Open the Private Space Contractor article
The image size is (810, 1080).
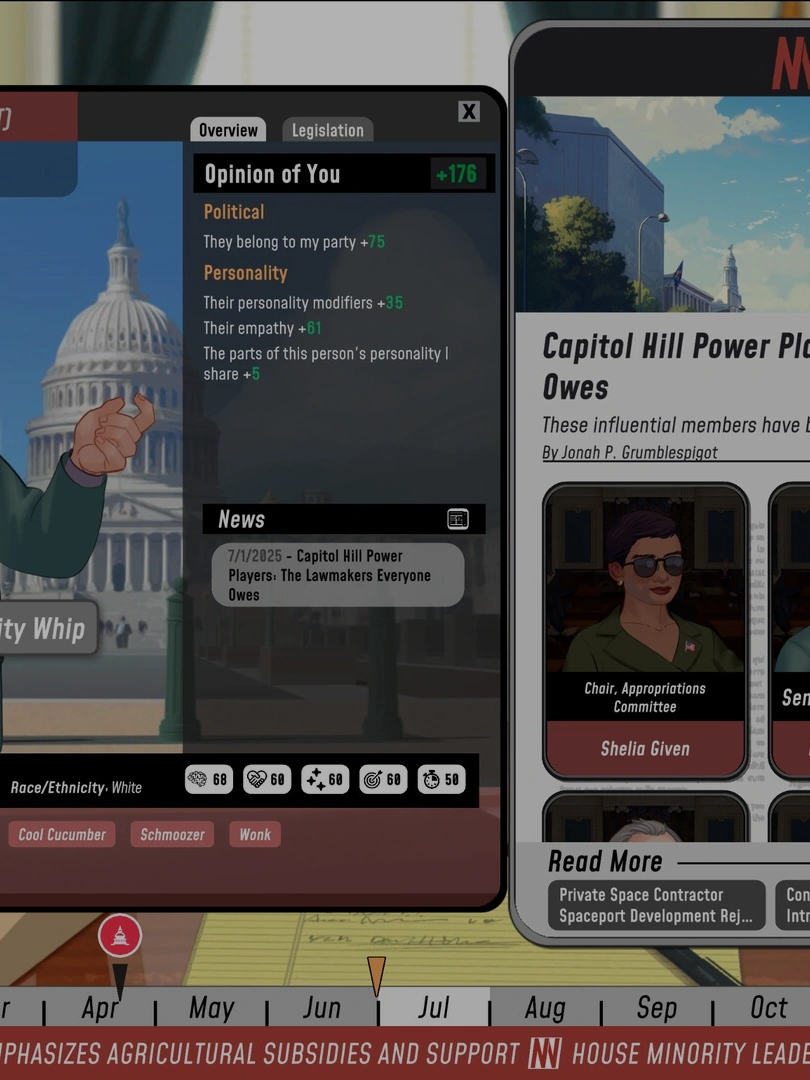click(x=655, y=905)
